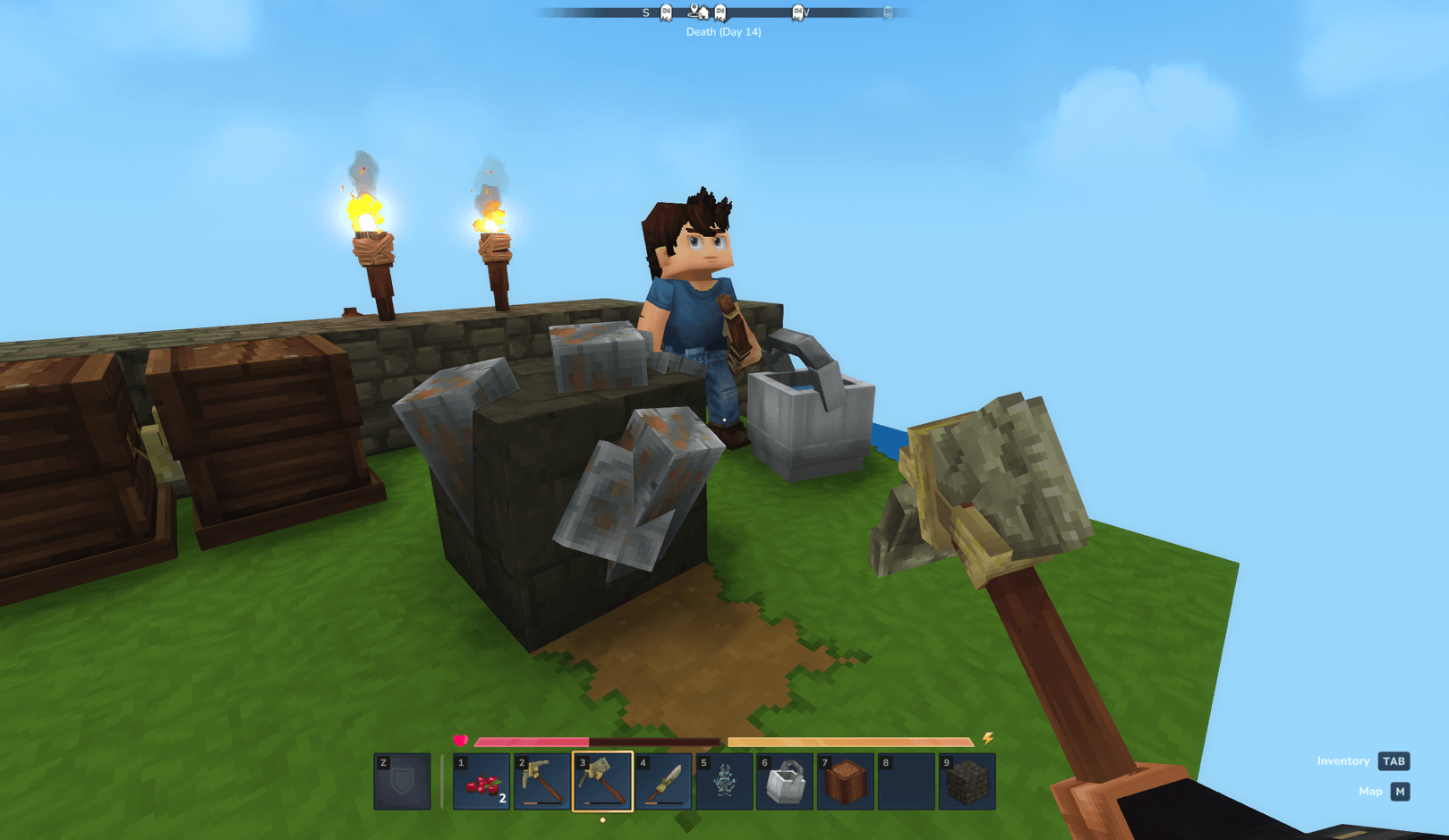Select the red berries hotbar slot

coord(482,782)
